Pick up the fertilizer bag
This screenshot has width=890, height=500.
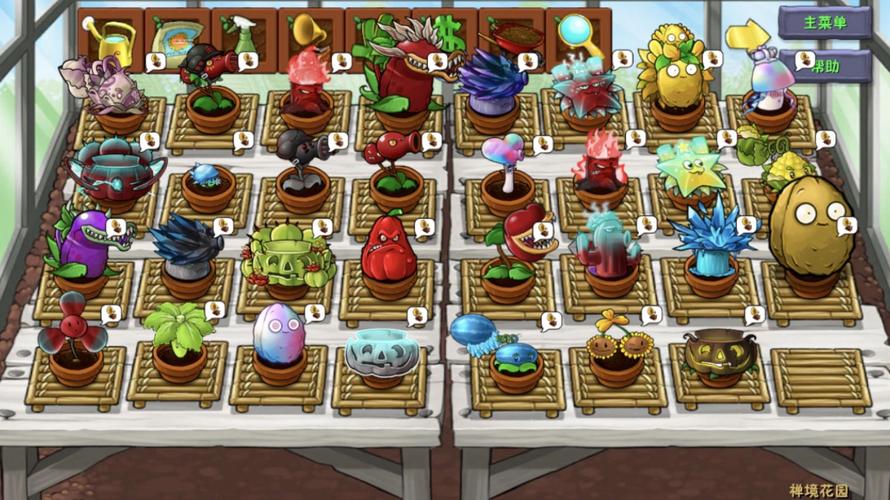177,36
